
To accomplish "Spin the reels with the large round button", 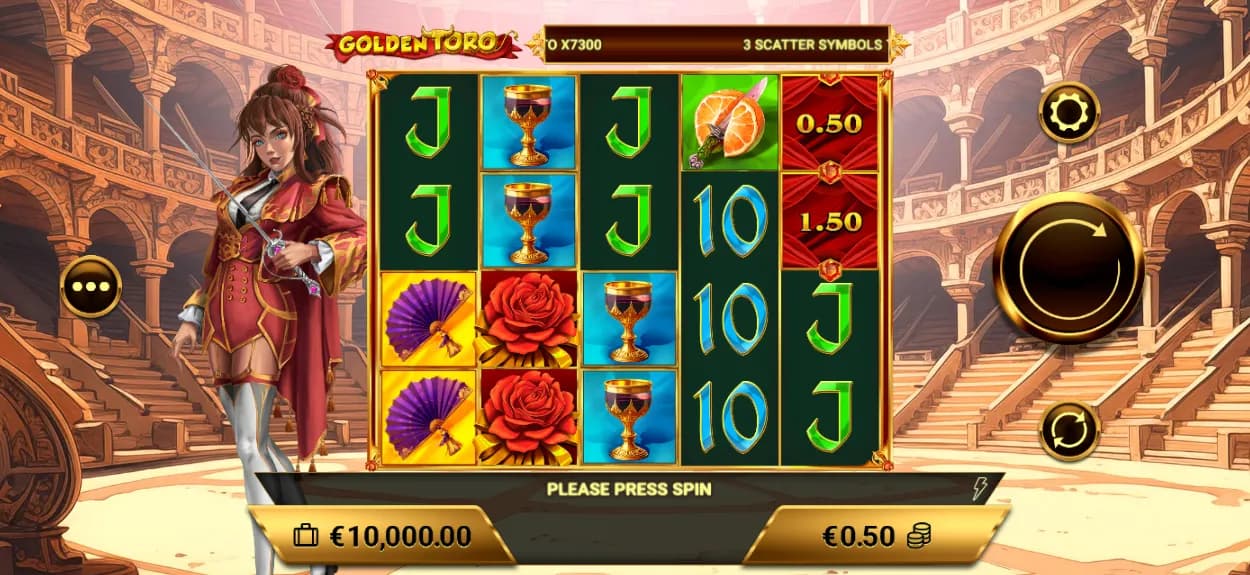I will pos(1068,267).
